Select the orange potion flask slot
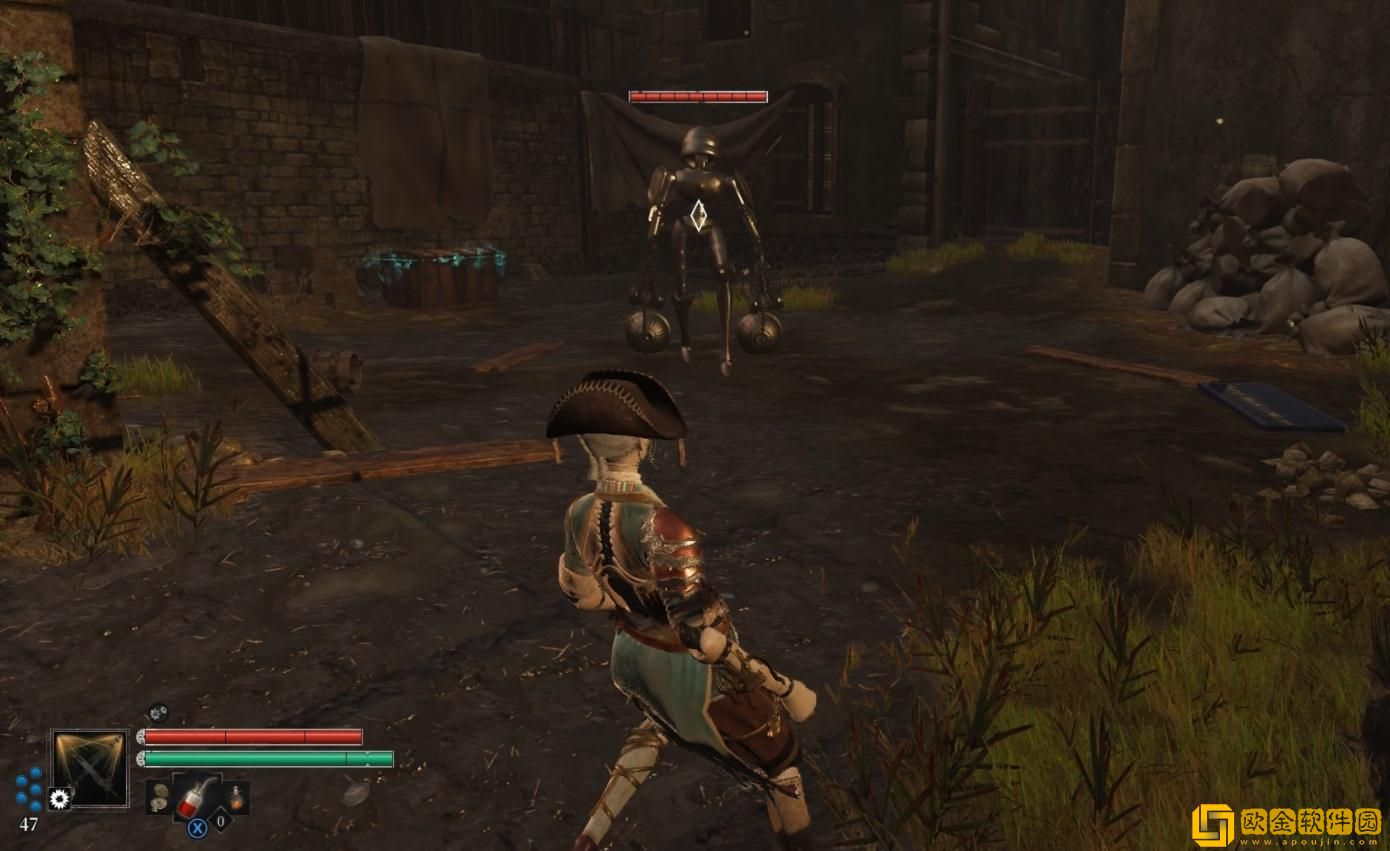This screenshot has height=851, width=1390. [x=235, y=797]
